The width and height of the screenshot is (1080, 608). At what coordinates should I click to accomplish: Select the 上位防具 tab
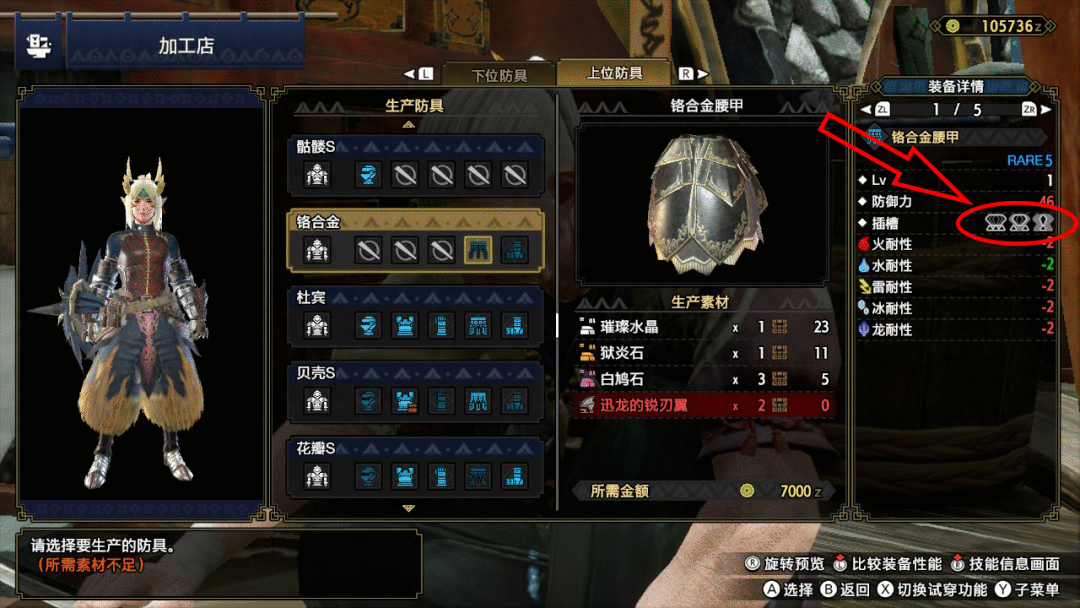click(x=614, y=73)
